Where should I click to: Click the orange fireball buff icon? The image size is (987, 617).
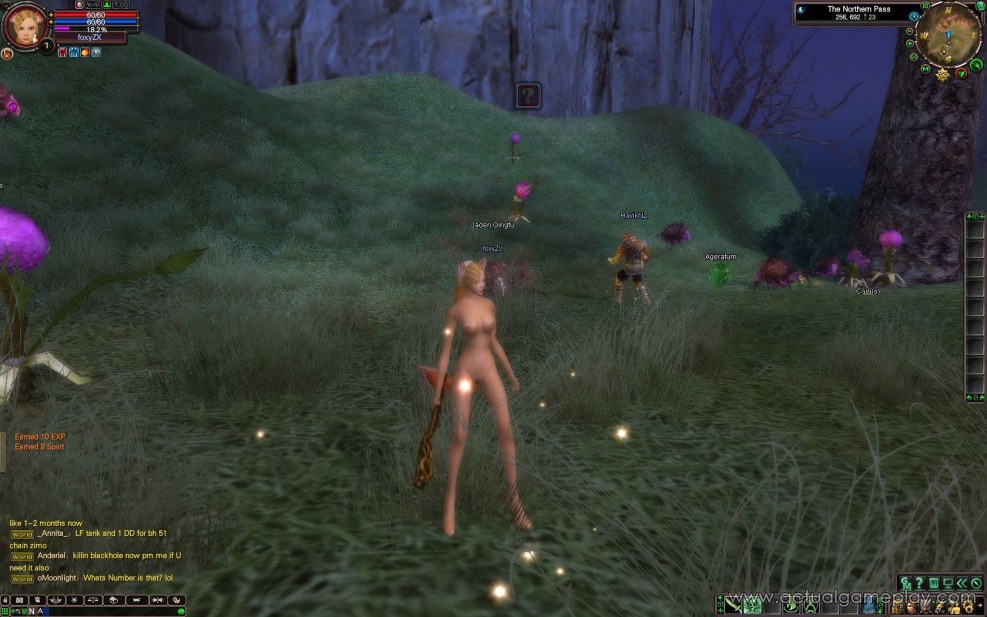coord(85,52)
